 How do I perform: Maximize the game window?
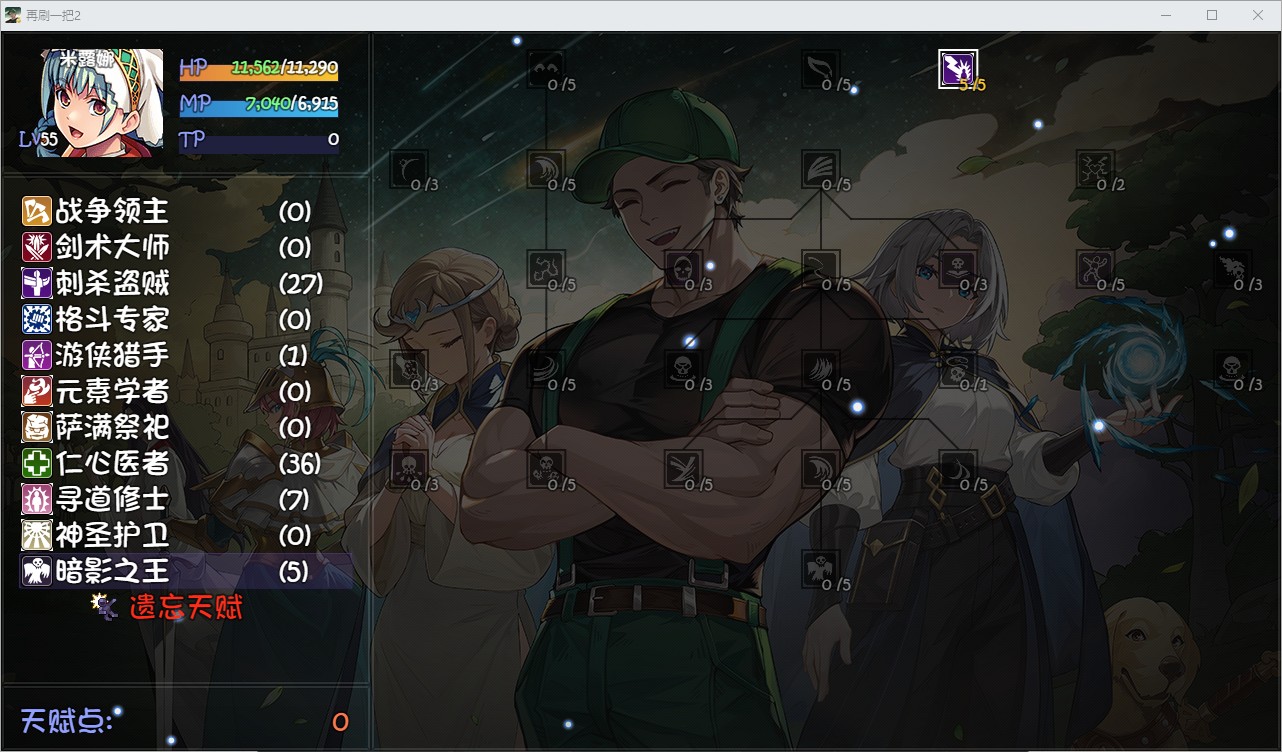point(1212,15)
